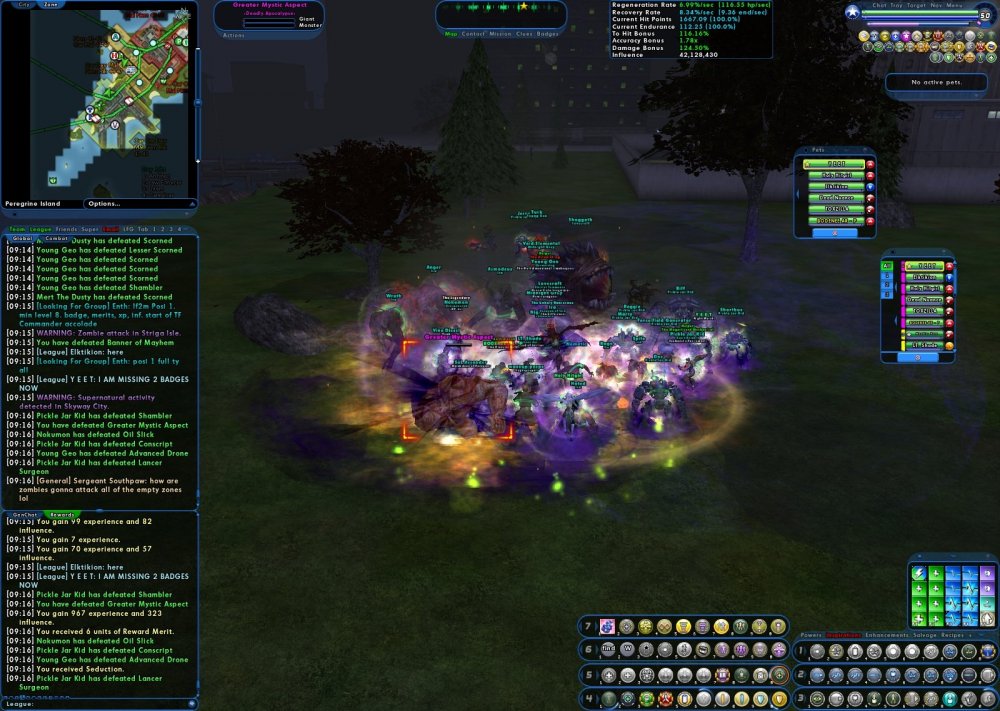1000x711 pixels.
Task: Show the Friends chat tab
Action: pyautogui.click(x=65, y=229)
